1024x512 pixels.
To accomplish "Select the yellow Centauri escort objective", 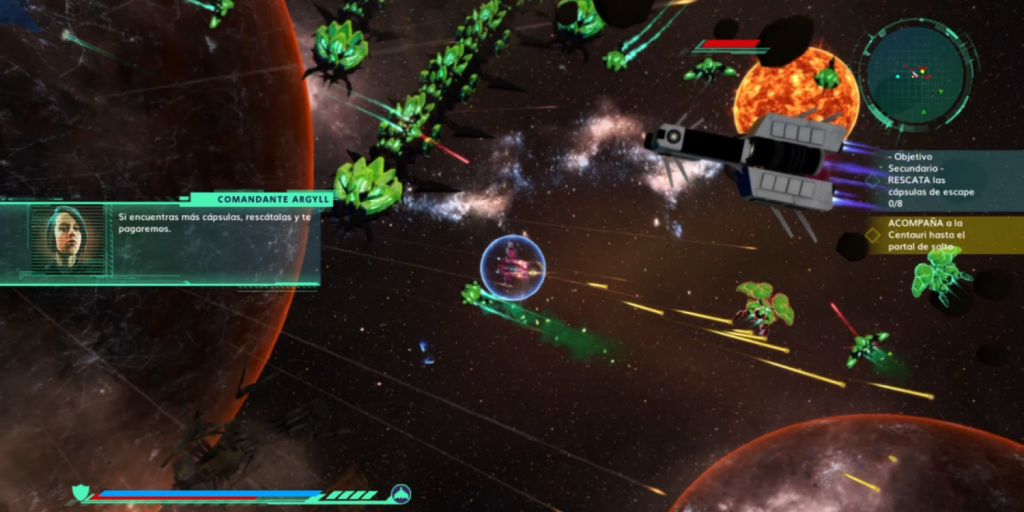I will [x=938, y=235].
